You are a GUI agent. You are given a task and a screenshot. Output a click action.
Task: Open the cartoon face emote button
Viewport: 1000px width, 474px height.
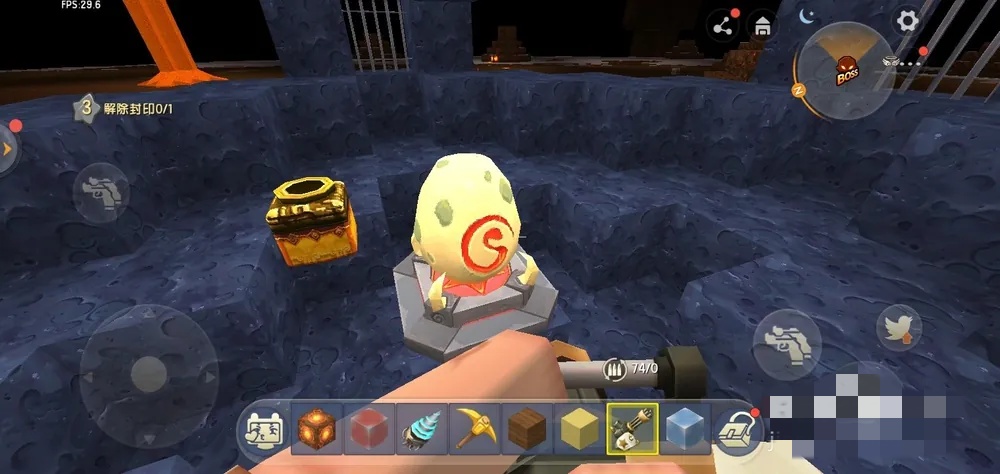(x=262, y=431)
